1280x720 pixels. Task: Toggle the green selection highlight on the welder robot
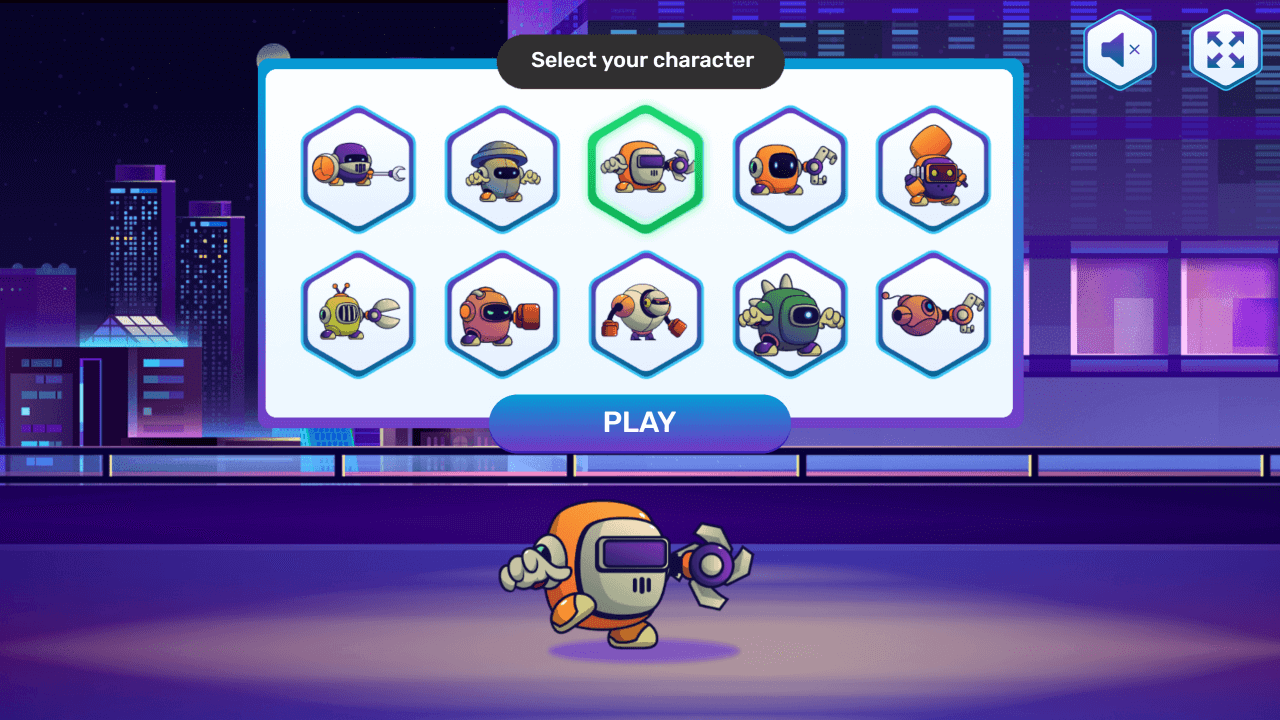(x=645, y=168)
